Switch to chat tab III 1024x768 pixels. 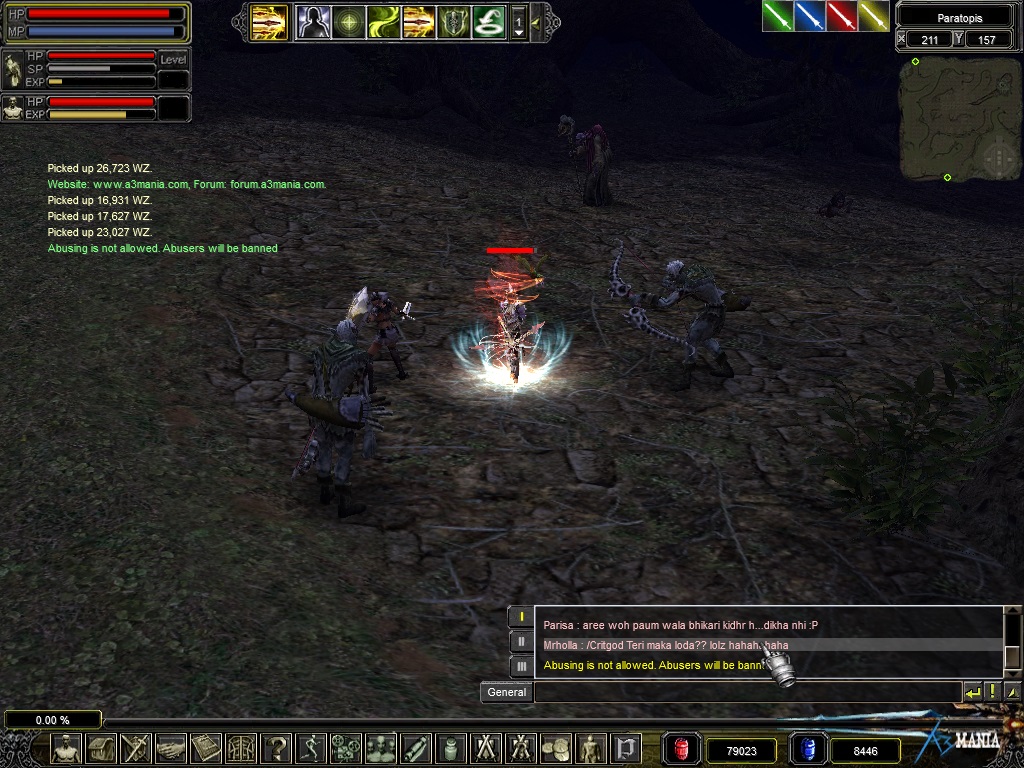[520, 665]
